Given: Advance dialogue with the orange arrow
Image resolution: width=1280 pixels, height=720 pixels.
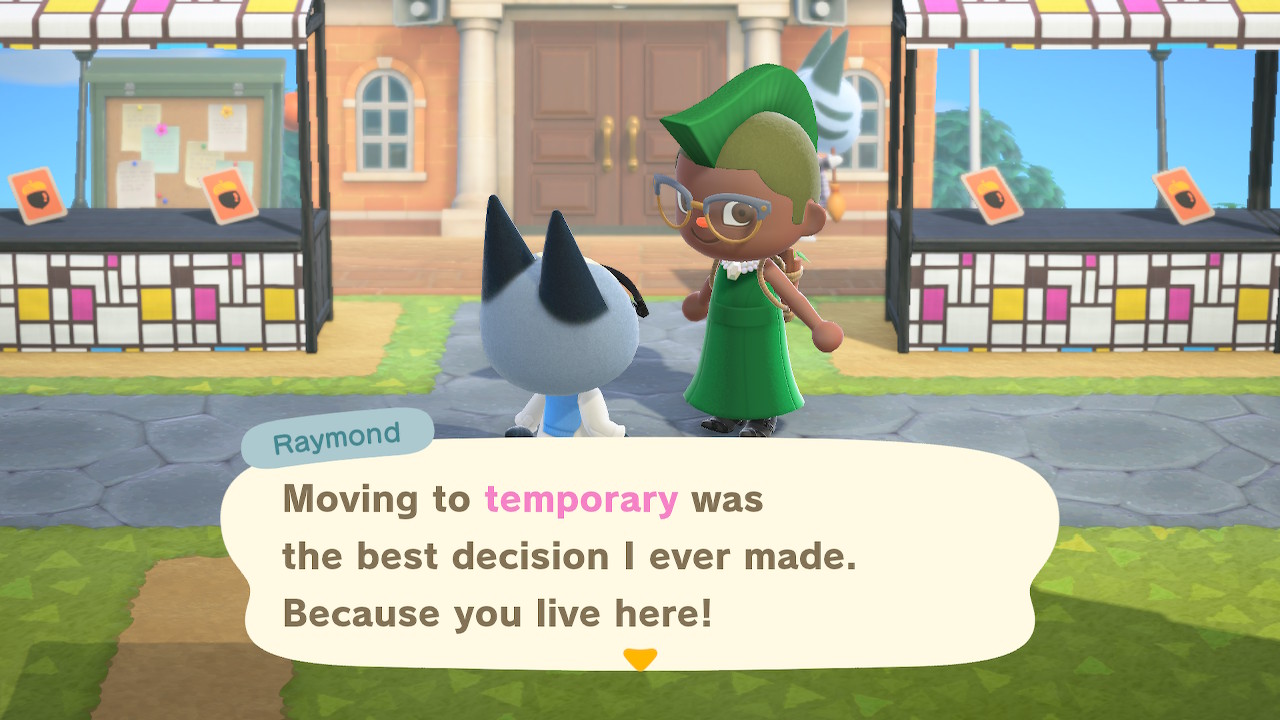Looking at the screenshot, I should pyautogui.click(x=639, y=659).
